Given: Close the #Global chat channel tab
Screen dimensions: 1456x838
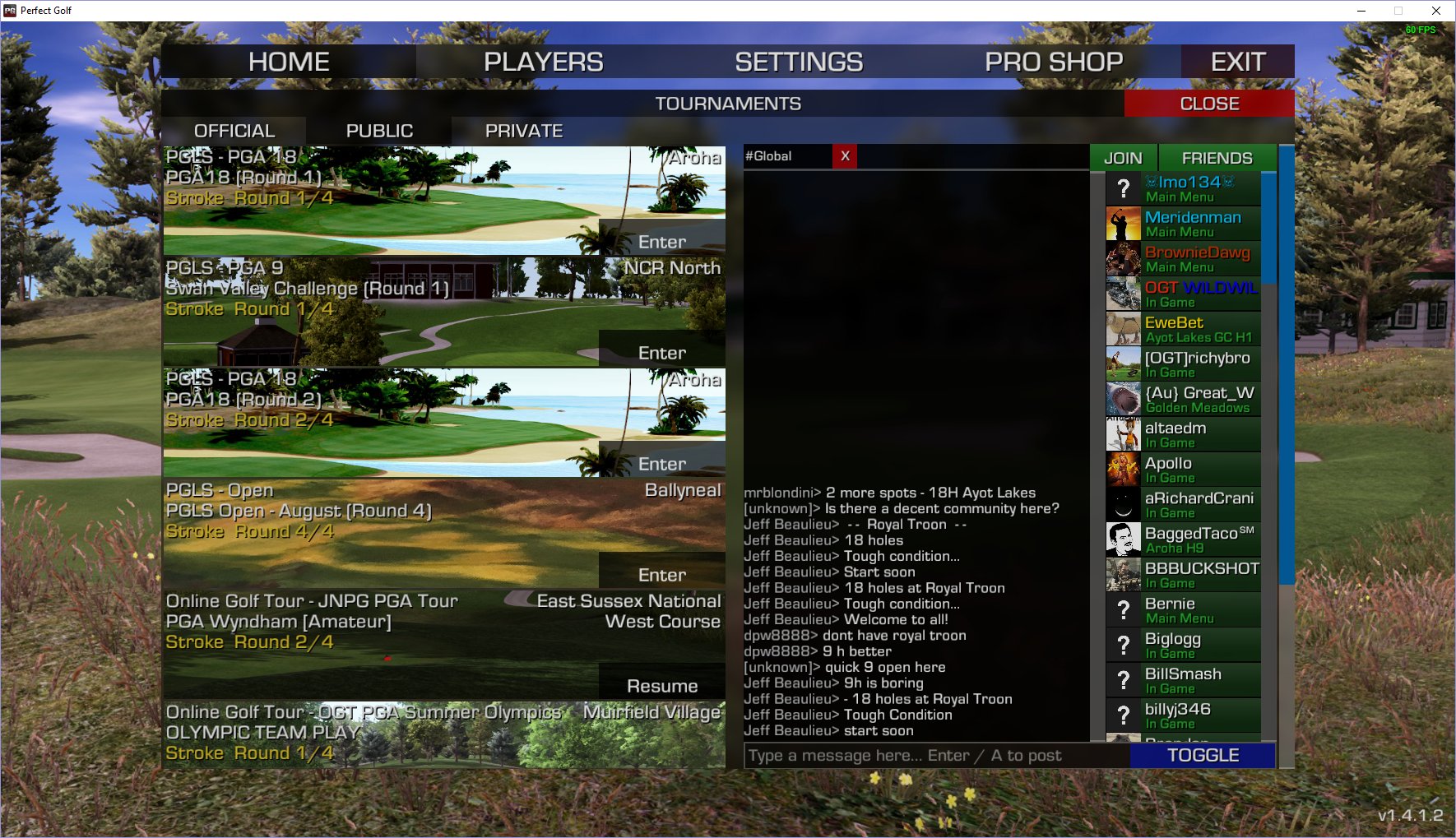Looking at the screenshot, I should (x=845, y=156).
